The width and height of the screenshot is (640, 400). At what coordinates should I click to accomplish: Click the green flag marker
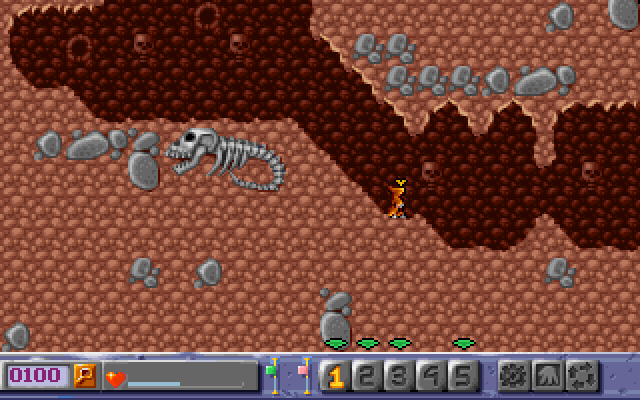272,372
